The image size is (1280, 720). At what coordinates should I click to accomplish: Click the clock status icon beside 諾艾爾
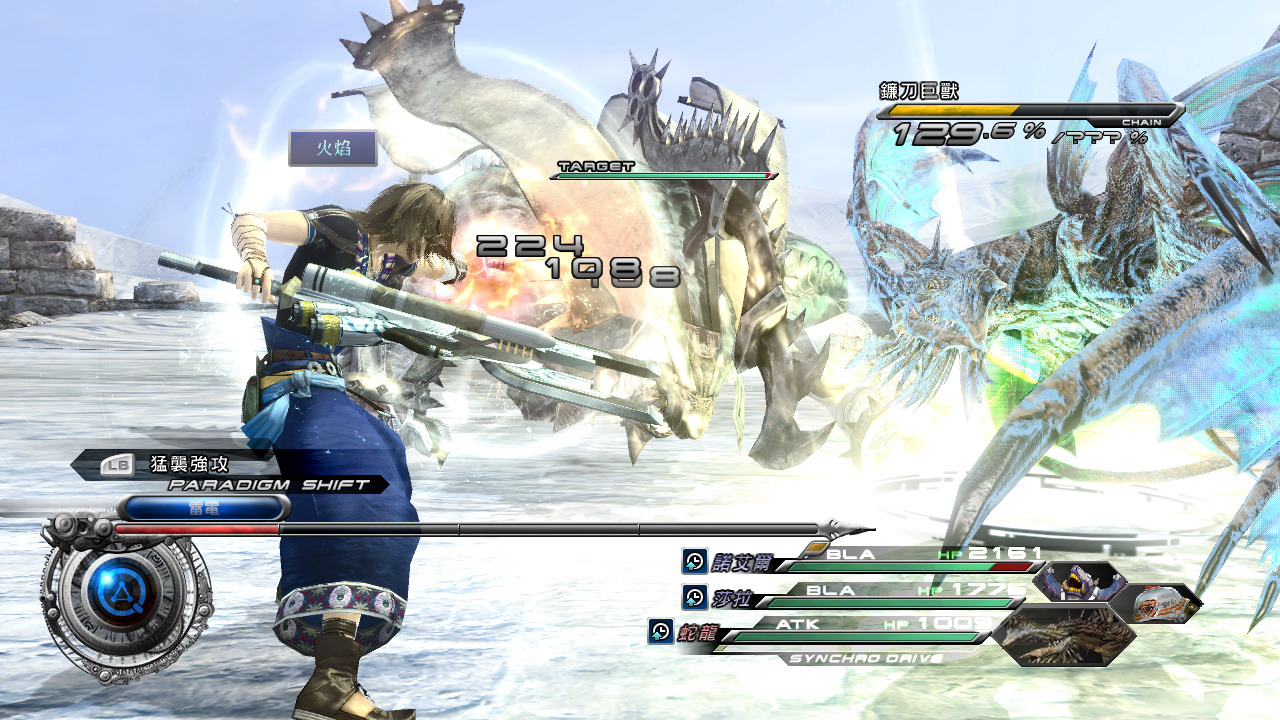tap(694, 561)
